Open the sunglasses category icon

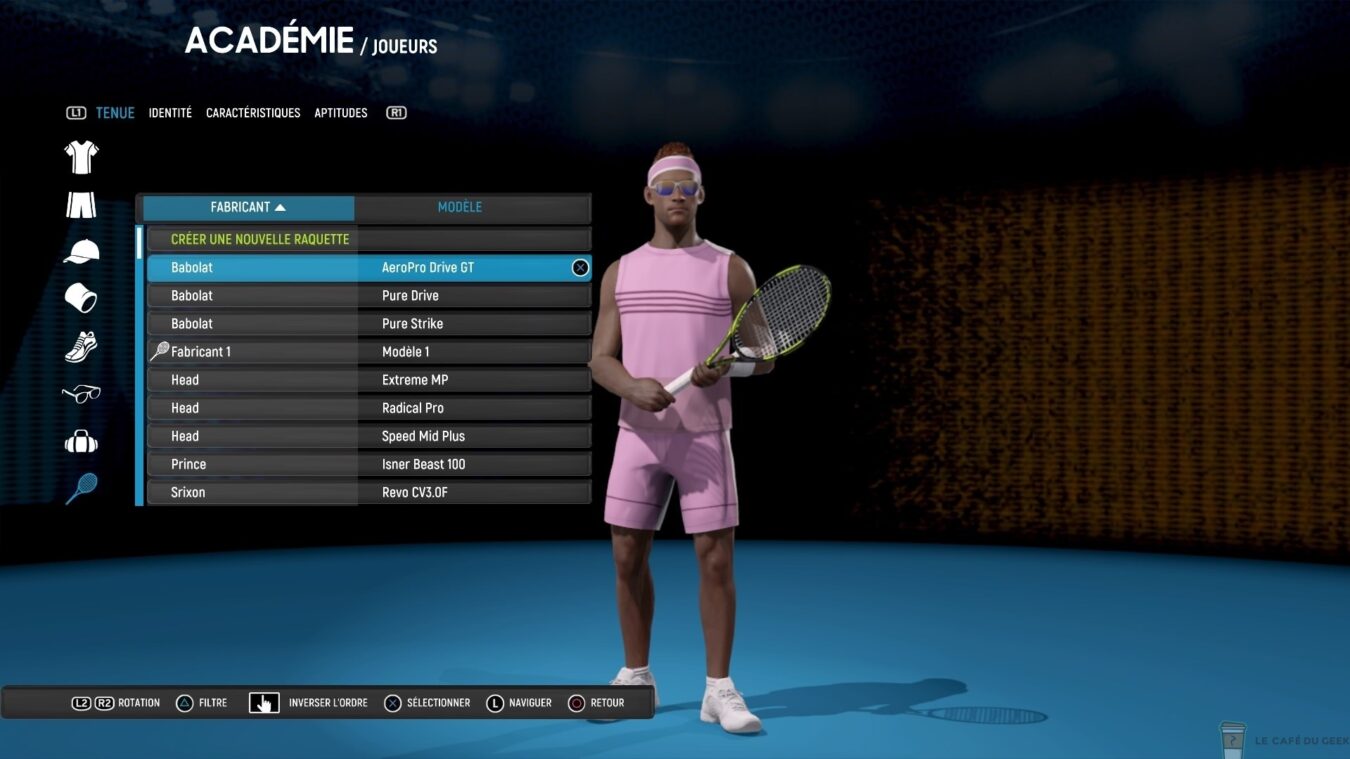tap(81, 394)
